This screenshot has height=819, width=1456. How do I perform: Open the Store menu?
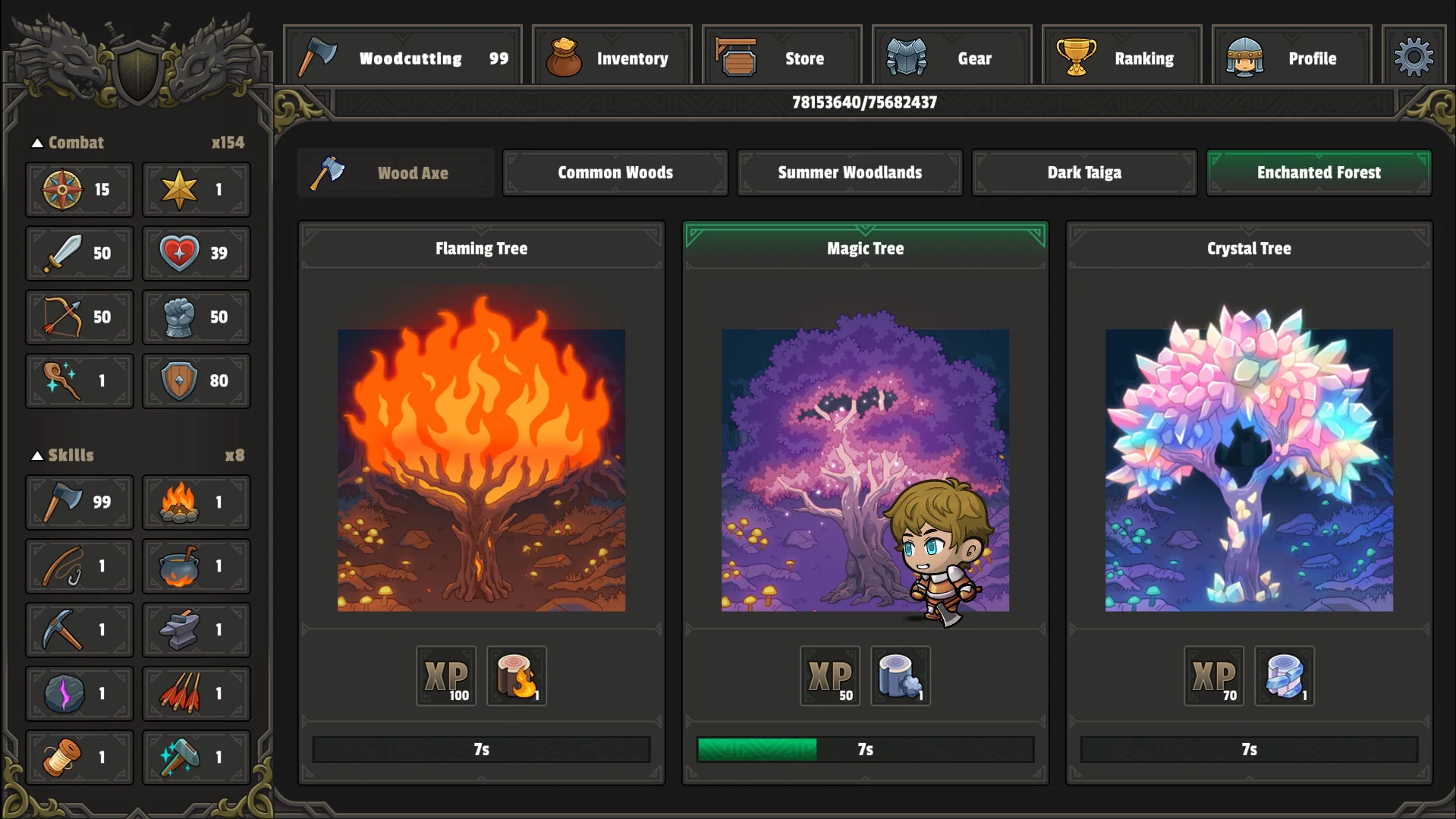[x=782, y=58]
